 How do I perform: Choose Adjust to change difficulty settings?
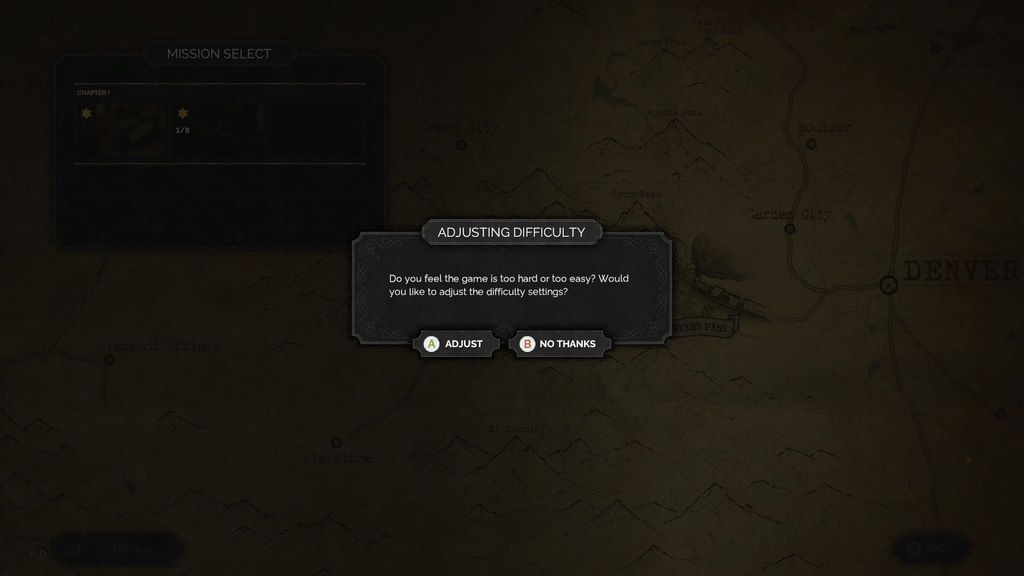[x=455, y=344]
